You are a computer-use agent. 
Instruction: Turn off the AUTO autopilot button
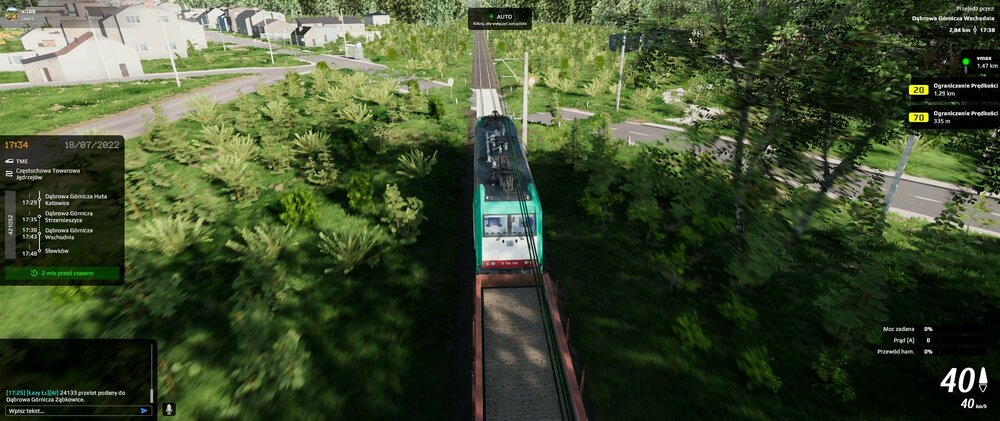click(500, 18)
